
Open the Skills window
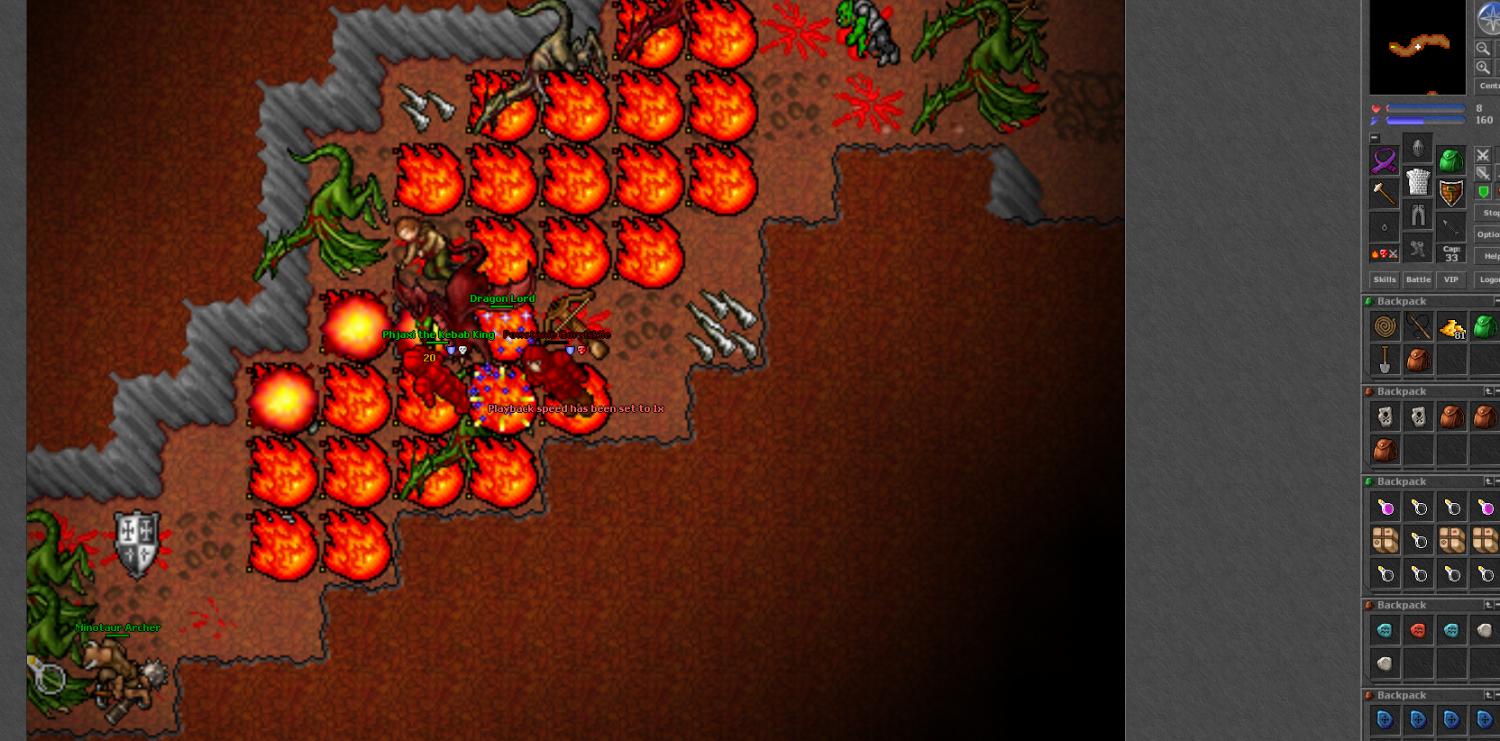(1384, 280)
